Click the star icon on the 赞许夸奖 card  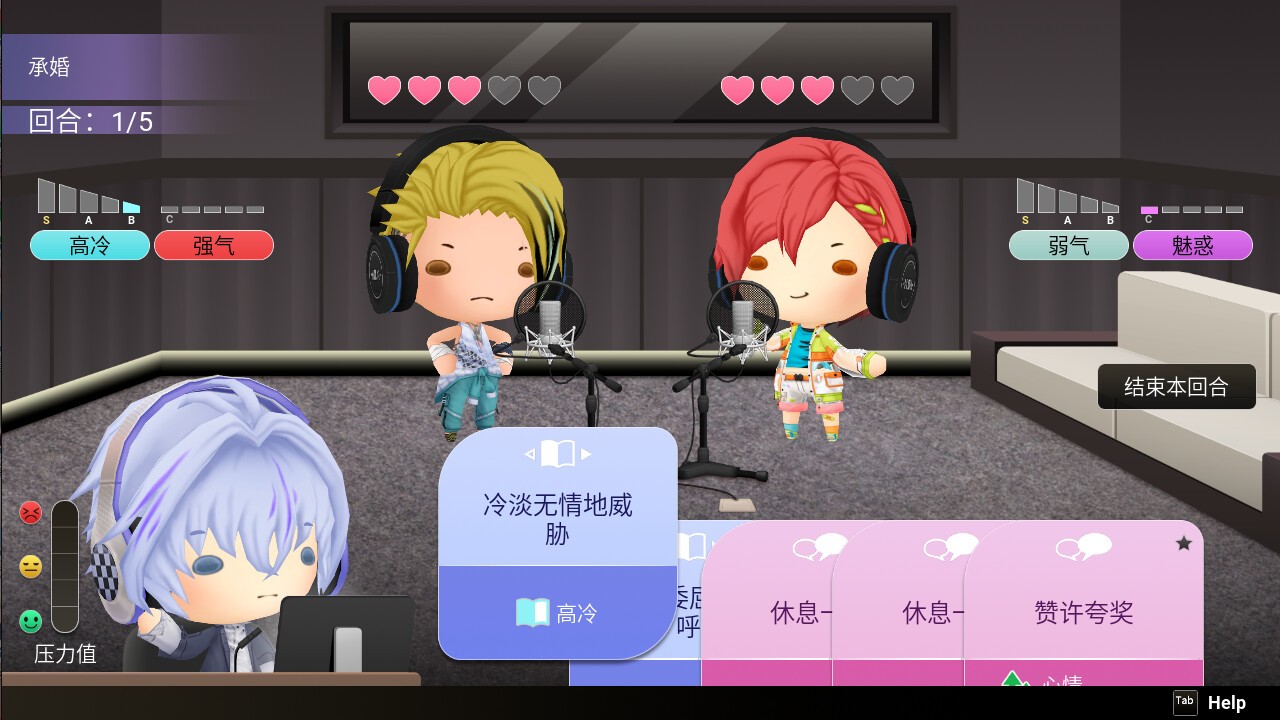coord(1184,542)
